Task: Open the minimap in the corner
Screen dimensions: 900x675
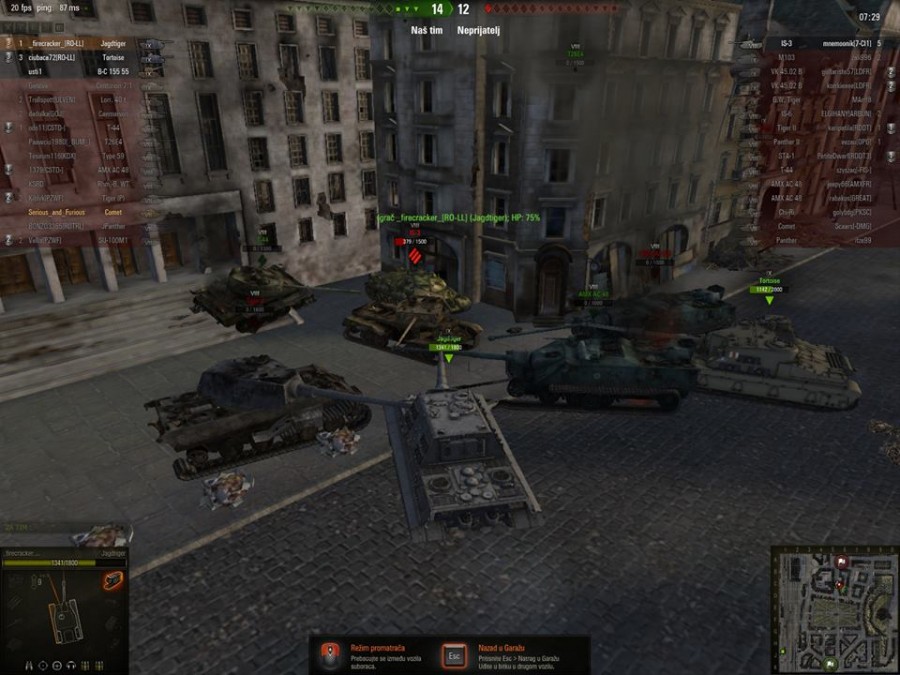Action: click(x=835, y=609)
